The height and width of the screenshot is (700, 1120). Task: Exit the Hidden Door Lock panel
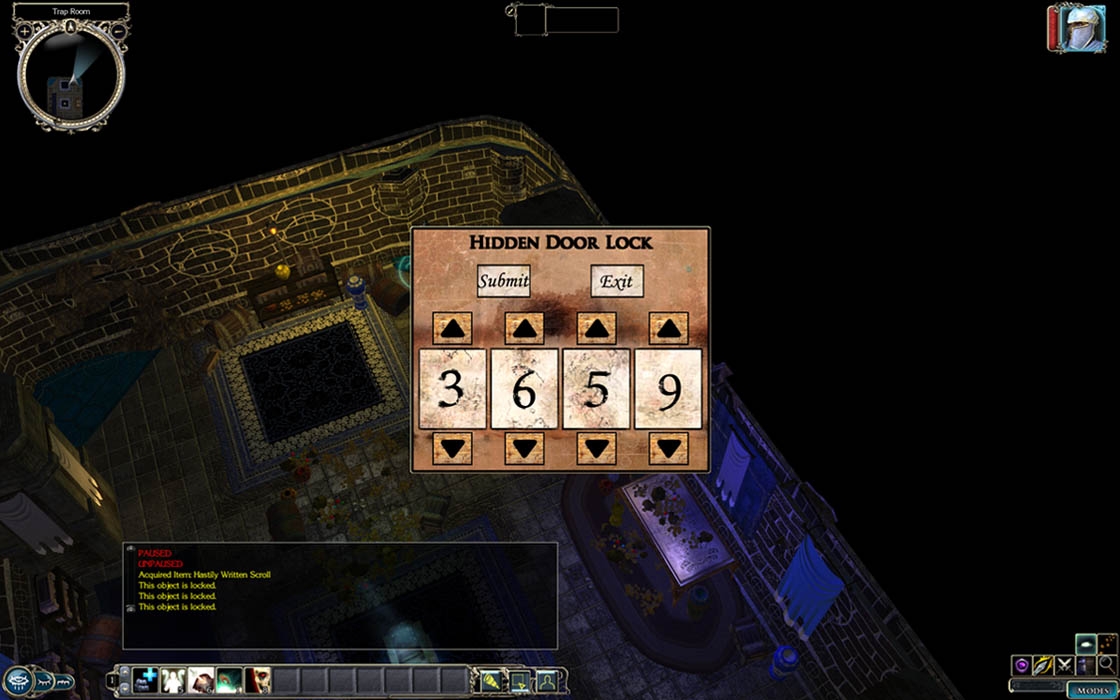(616, 281)
